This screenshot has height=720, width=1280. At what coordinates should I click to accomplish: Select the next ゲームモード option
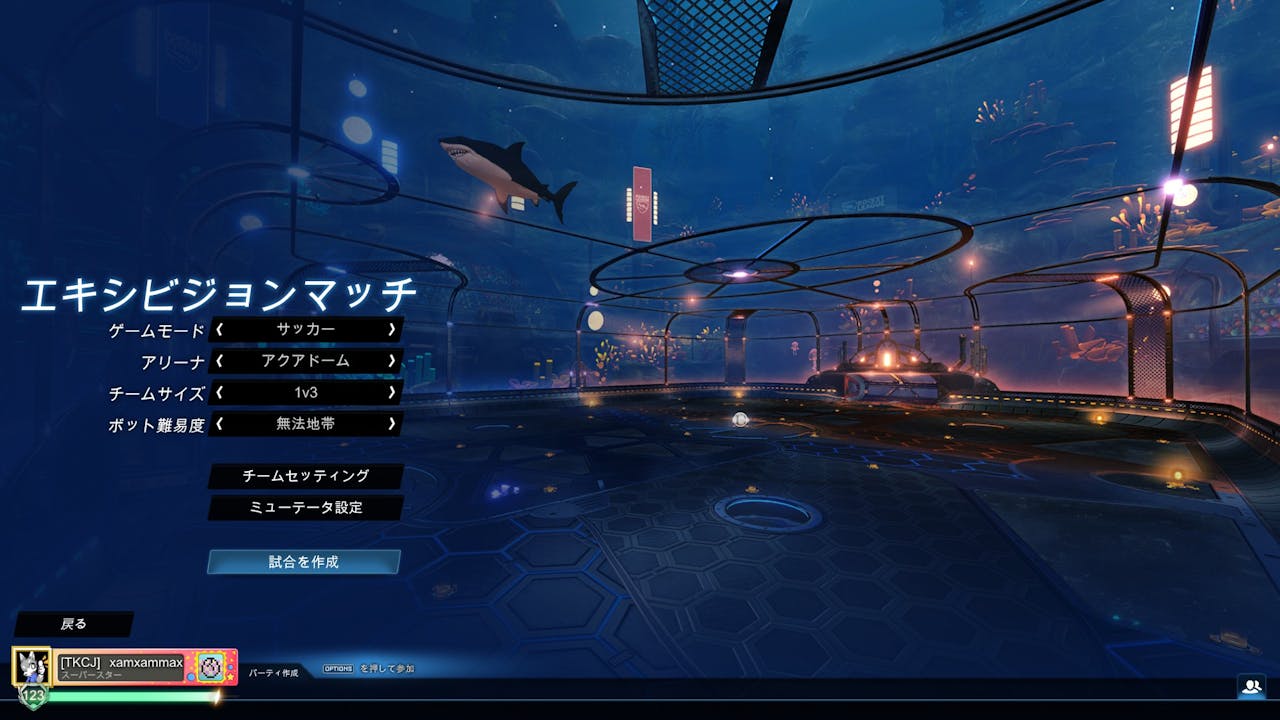tap(393, 331)
